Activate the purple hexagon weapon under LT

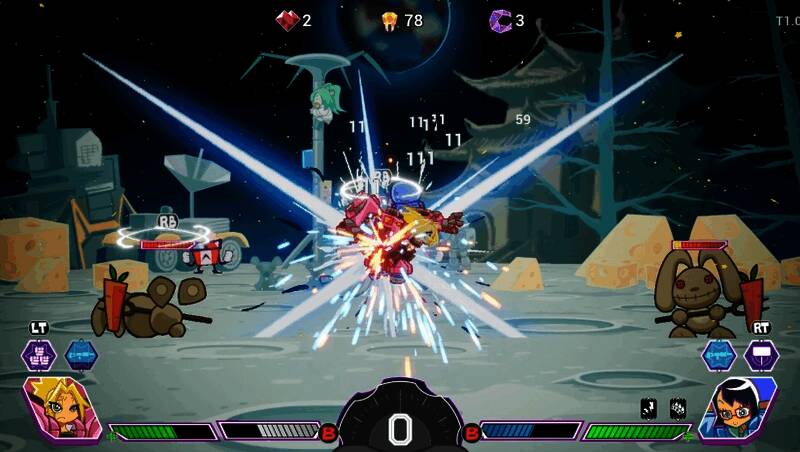point(40,355)
